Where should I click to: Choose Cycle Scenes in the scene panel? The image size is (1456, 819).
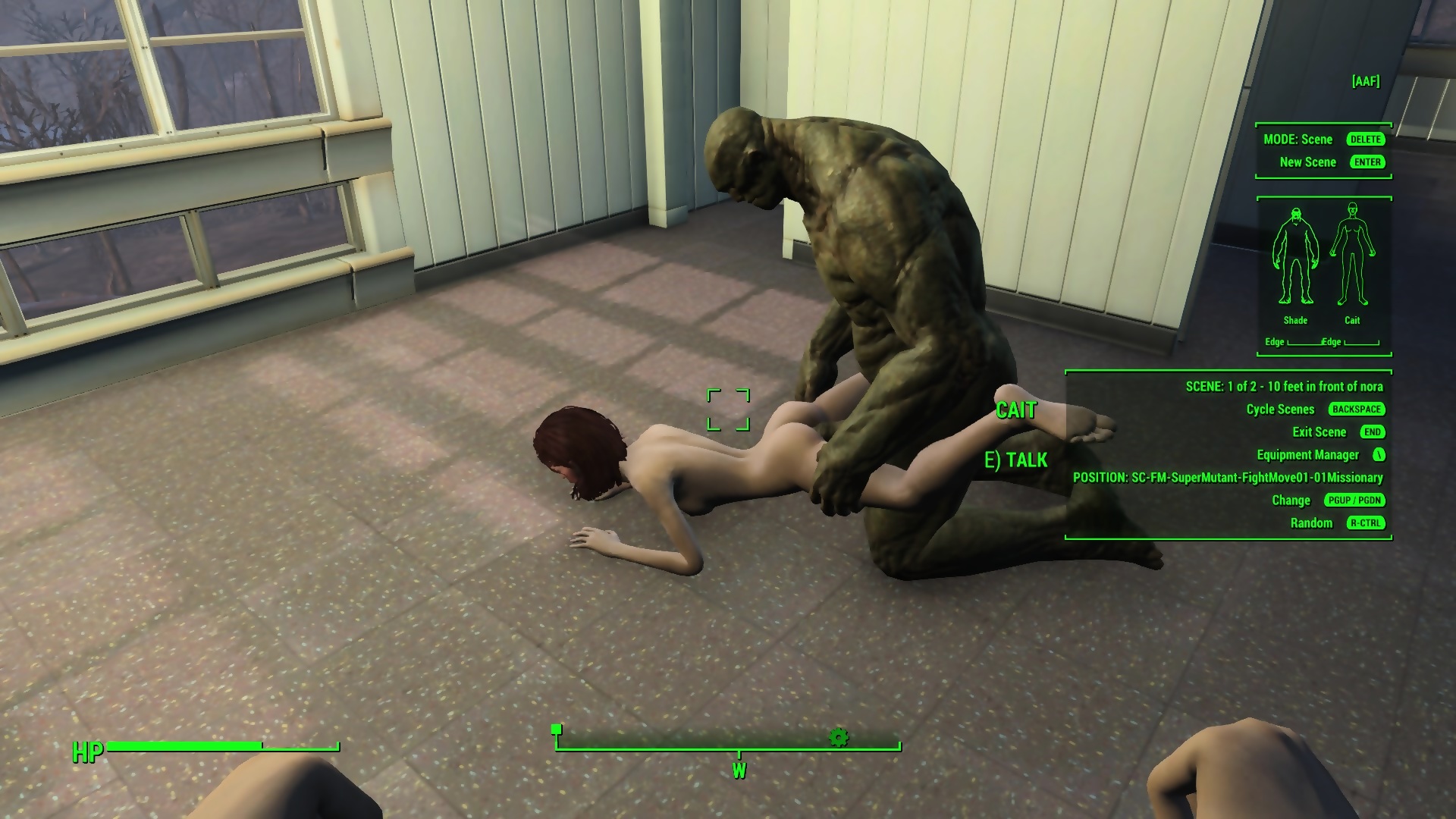pos(1280,409)
